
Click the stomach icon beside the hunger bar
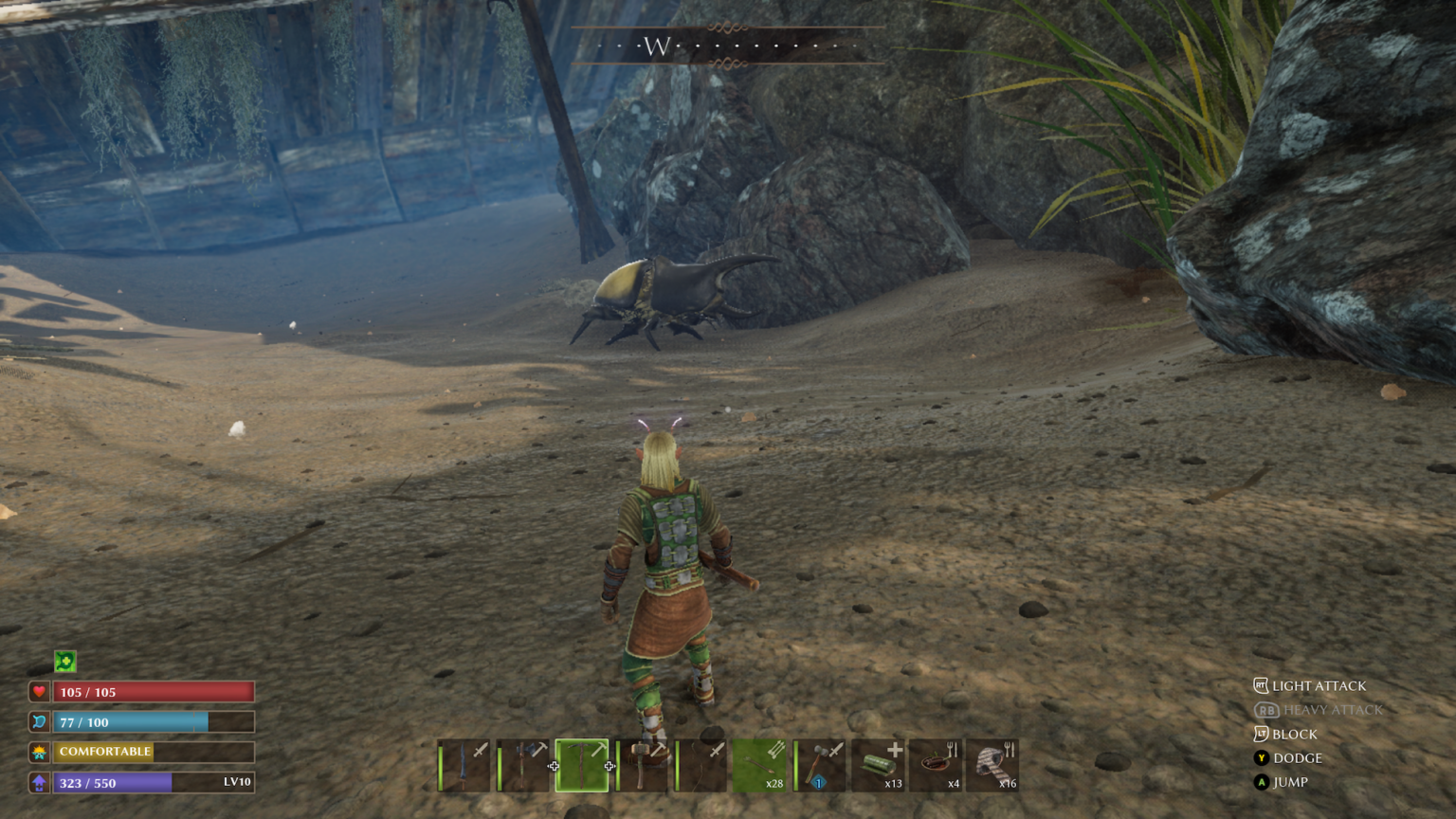coord(37,721)
